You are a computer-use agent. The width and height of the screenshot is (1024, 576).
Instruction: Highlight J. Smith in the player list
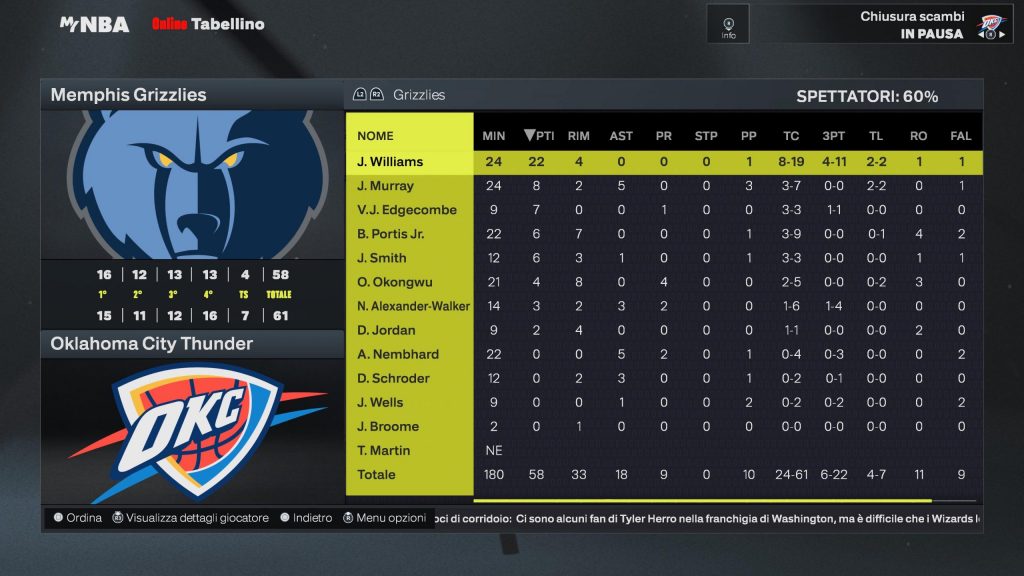(x=382, y=258)
